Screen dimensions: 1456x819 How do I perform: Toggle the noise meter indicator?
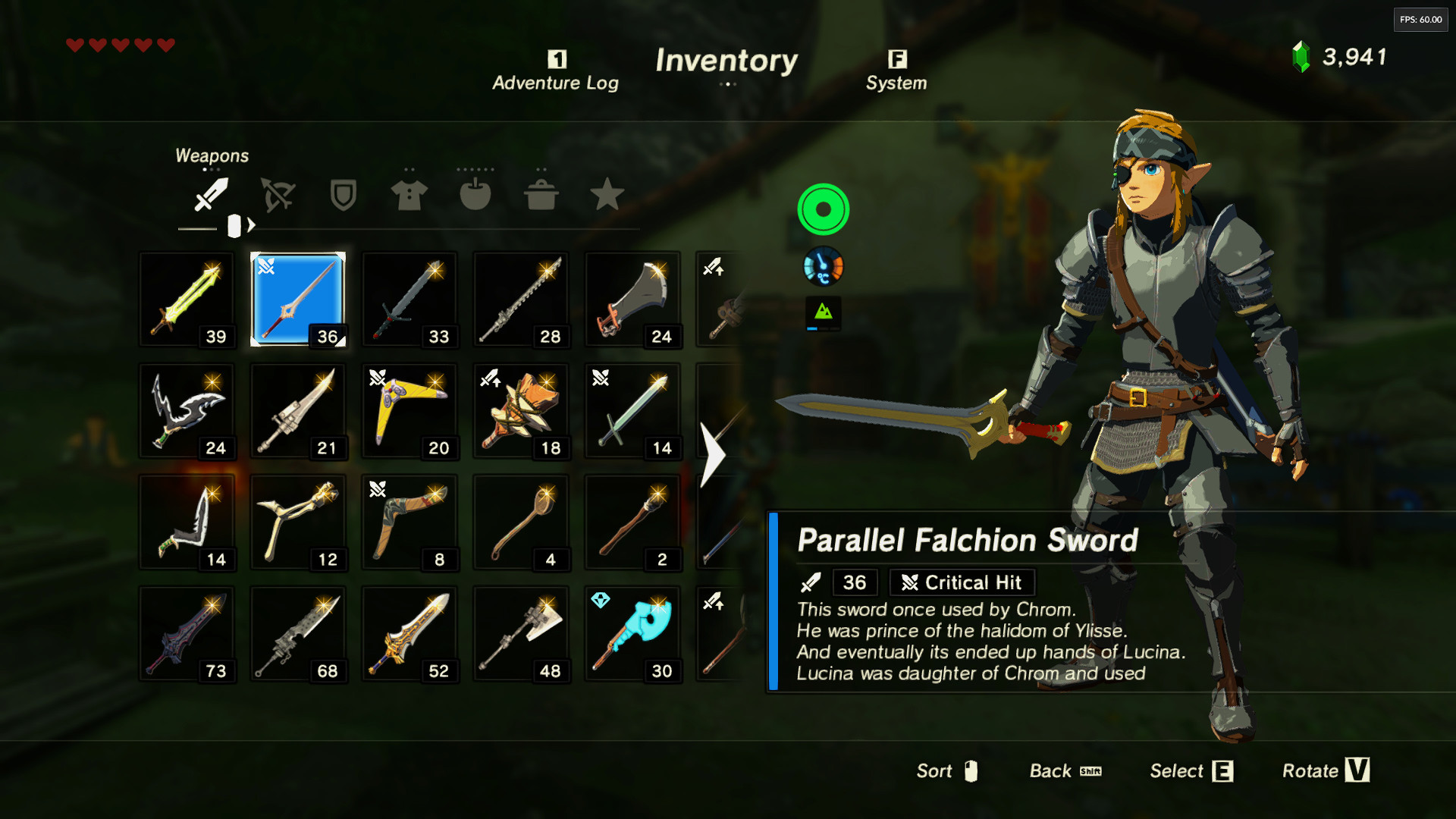[824, 315]
